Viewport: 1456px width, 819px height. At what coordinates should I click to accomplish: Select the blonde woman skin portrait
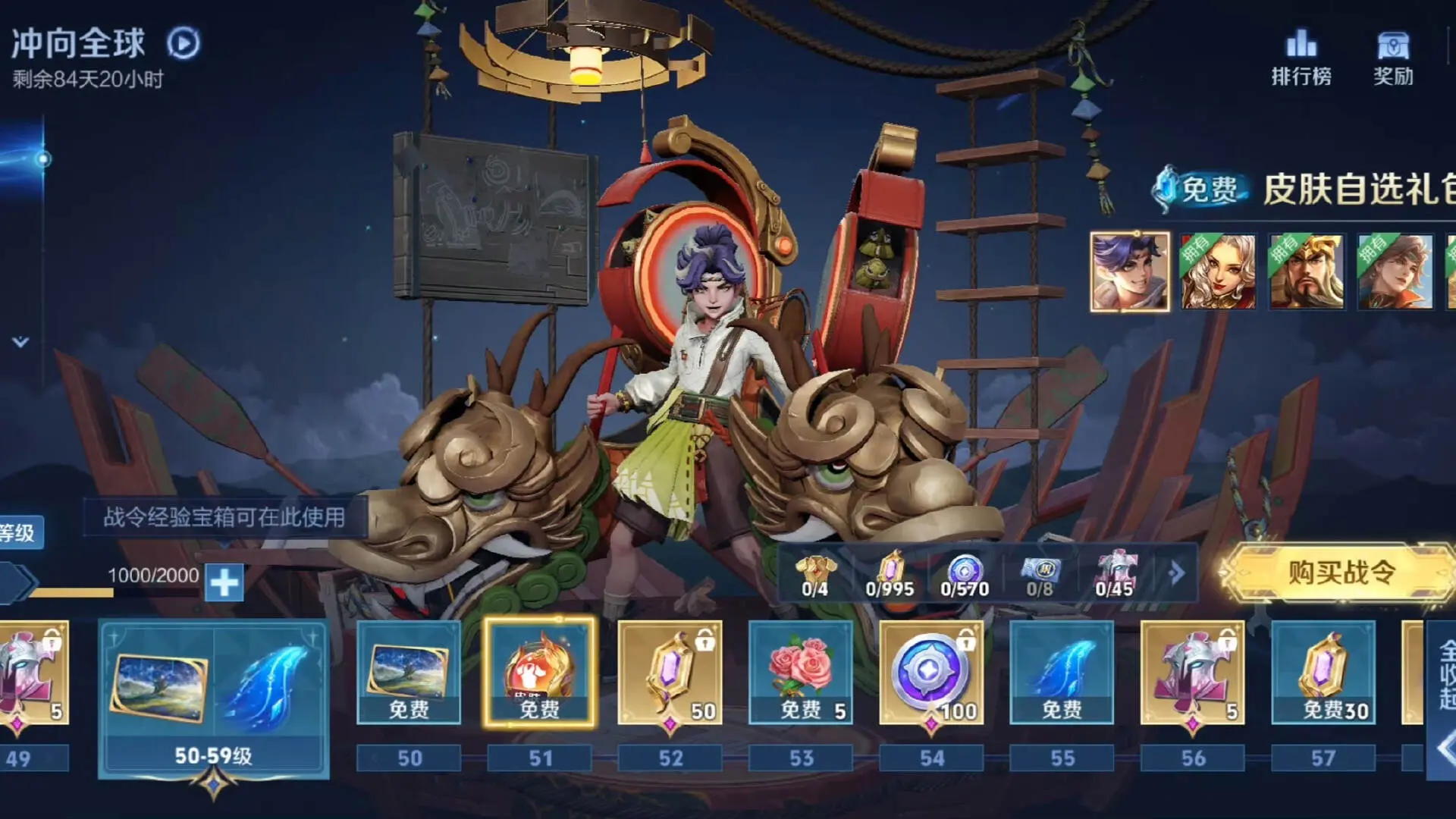coord(1217,271)
